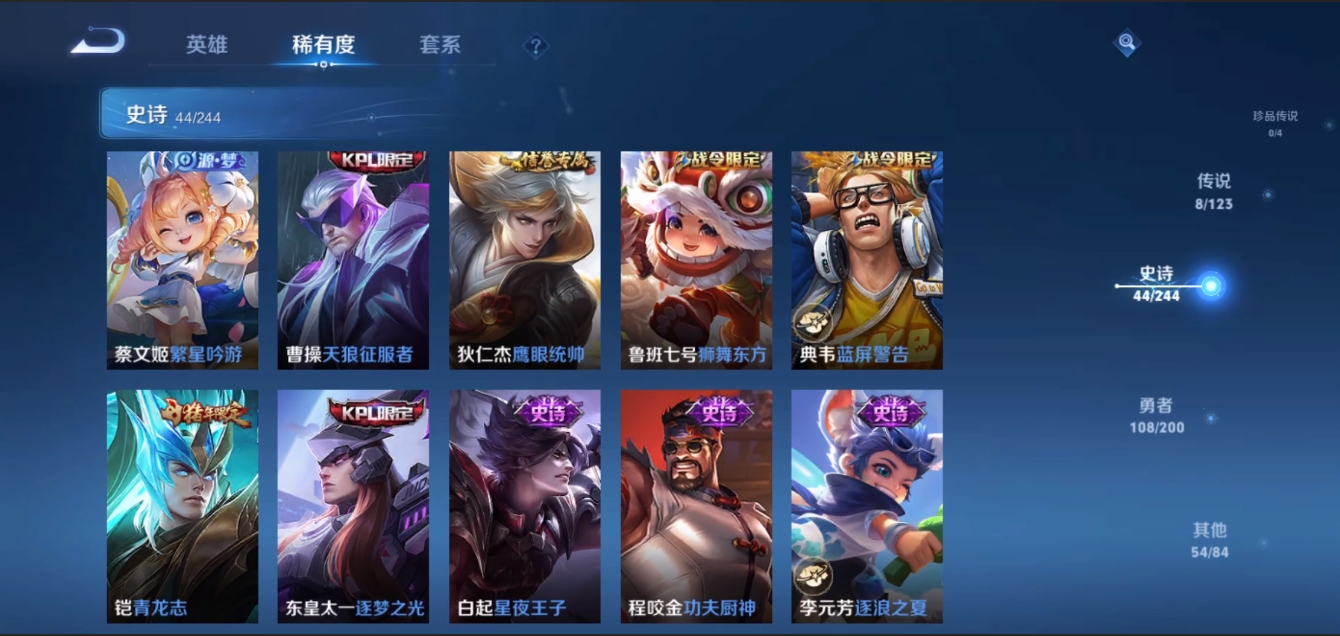This screenshot has width=1340, height=636.
Task: Select the 稀有度 tab
Action: coord(323,45)
